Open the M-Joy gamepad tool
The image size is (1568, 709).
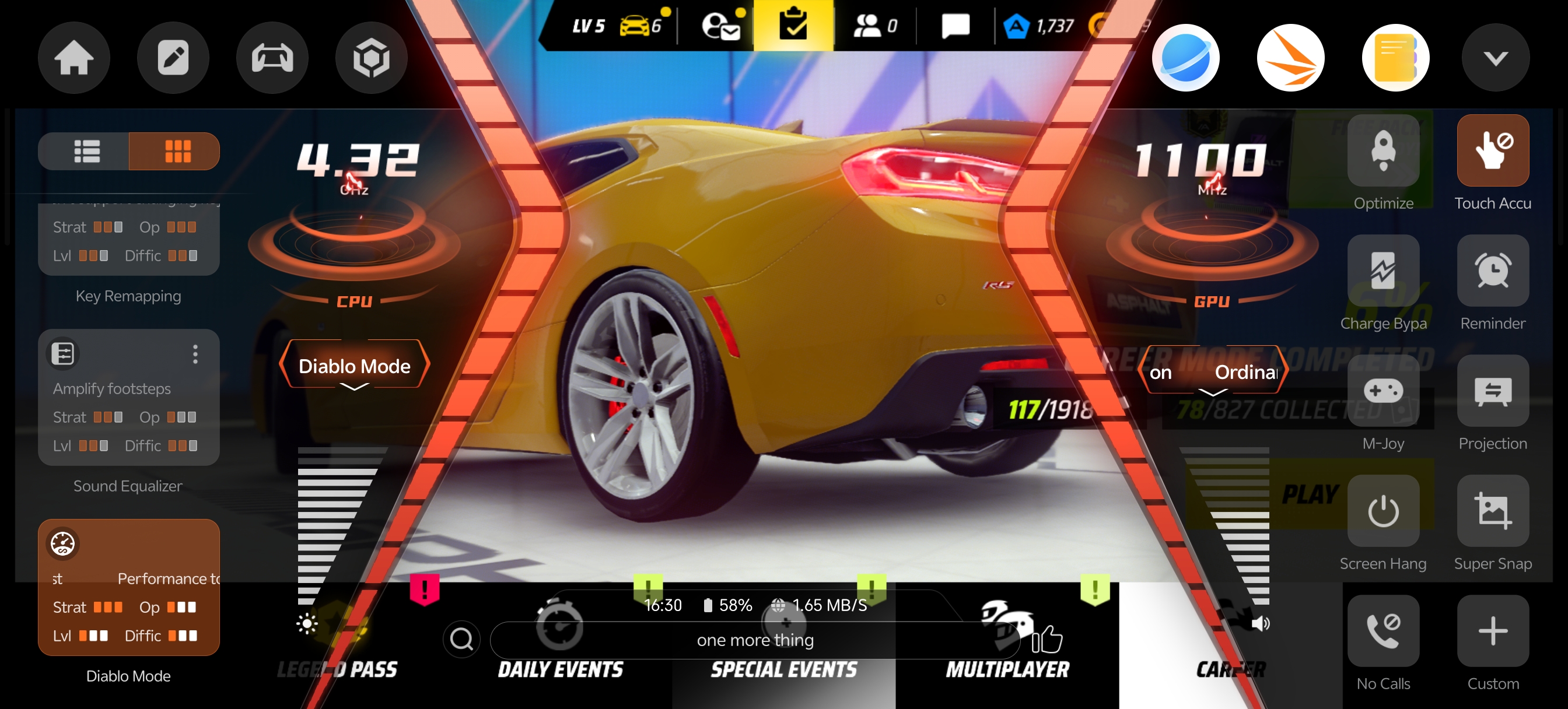[x=1383, y=391]
